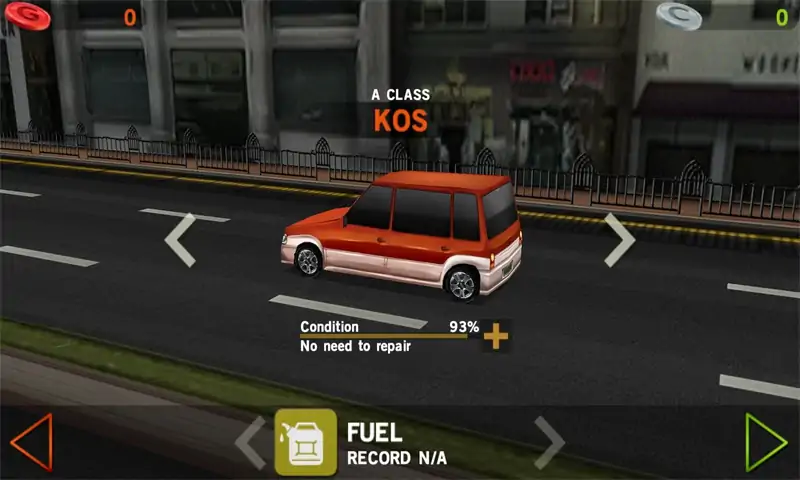The image size is (800, 480).
Task: Go back with the red triangle
Action: pyautogui.click(x=30, y=442)
